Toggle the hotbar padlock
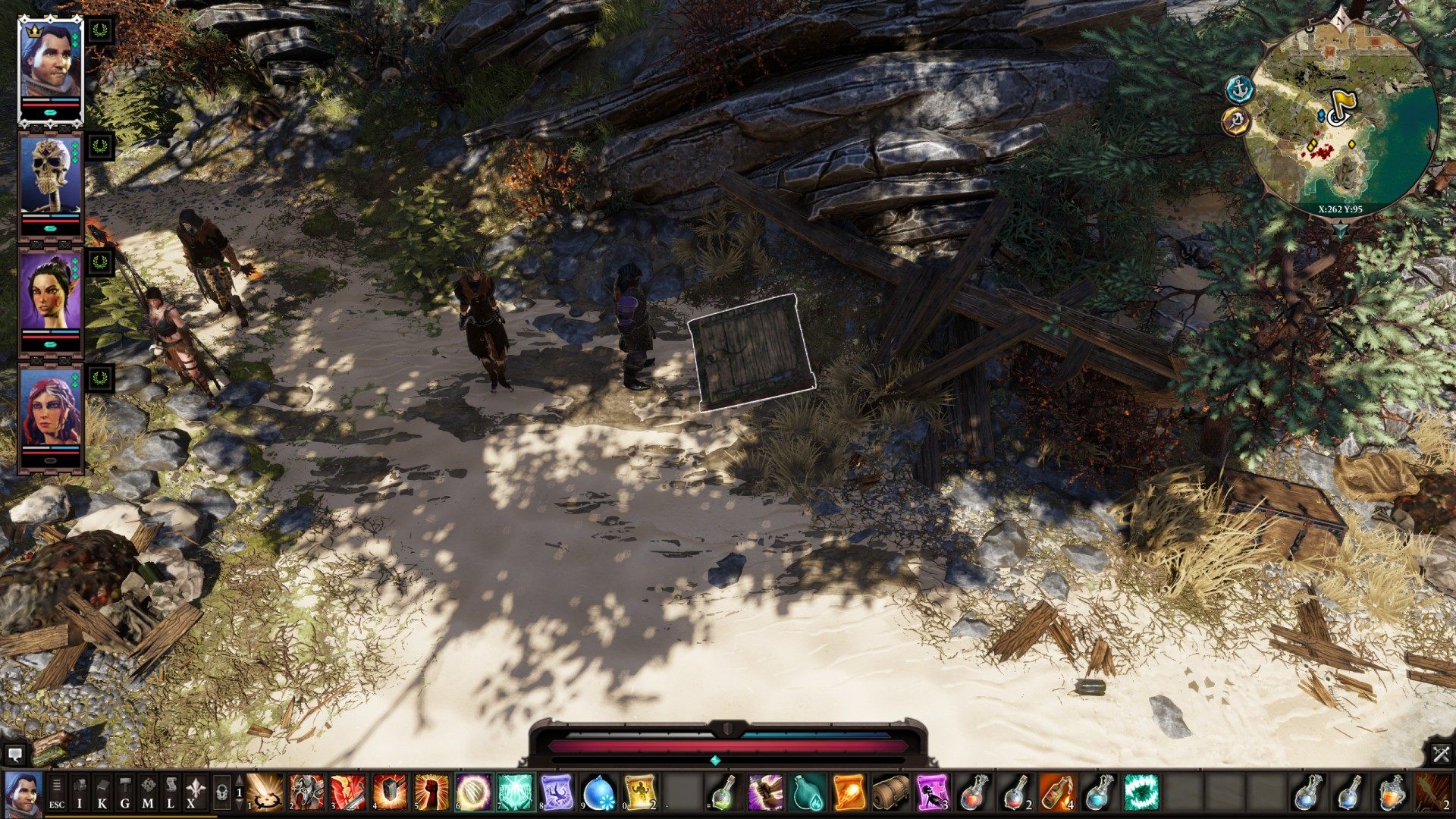The image size is (1456, 819). 221,792
